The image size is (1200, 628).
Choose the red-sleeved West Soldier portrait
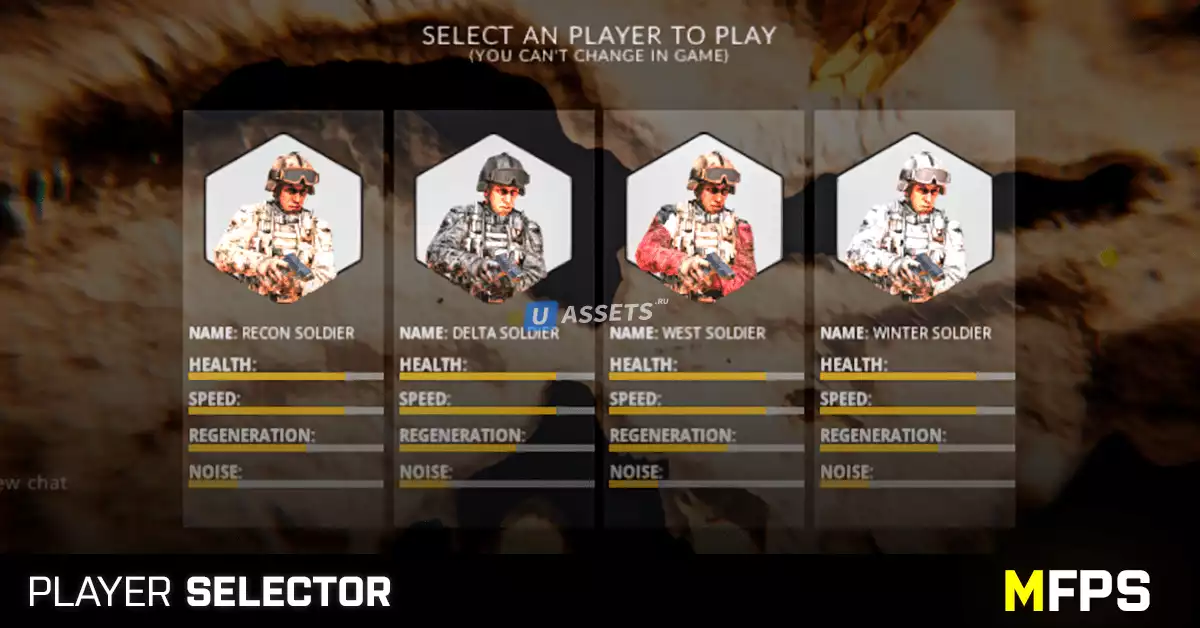click(x=704, y=218)
